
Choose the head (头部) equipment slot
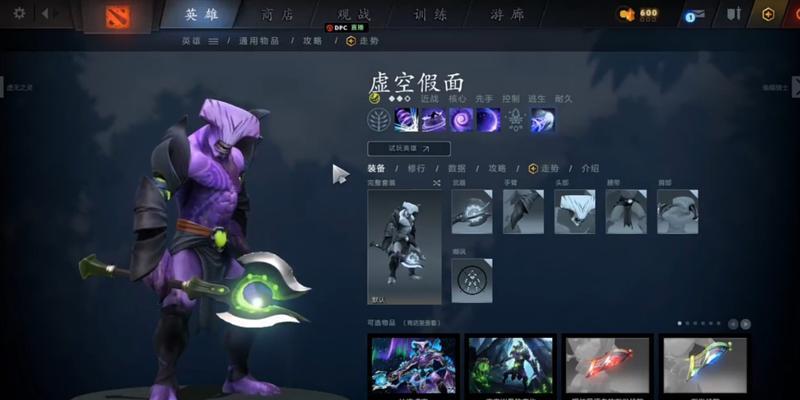574,211
